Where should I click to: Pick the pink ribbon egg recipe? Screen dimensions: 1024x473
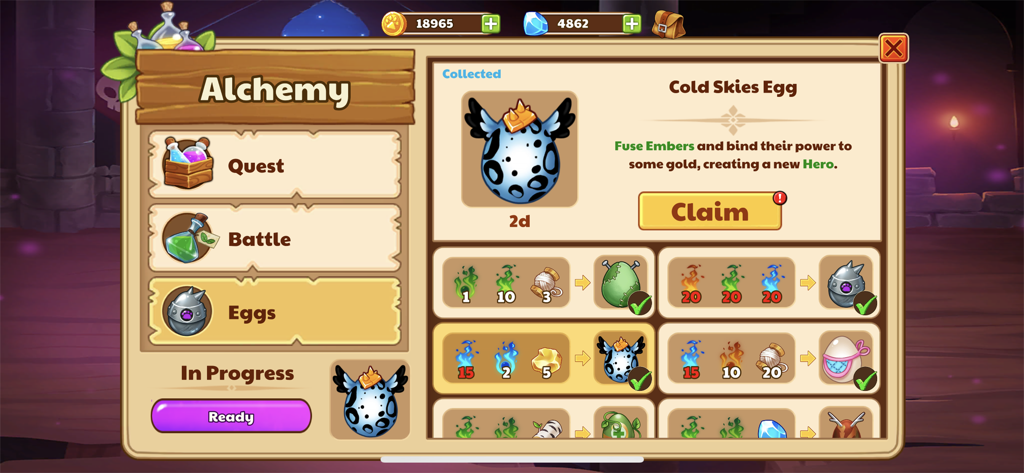click(769, 358)
